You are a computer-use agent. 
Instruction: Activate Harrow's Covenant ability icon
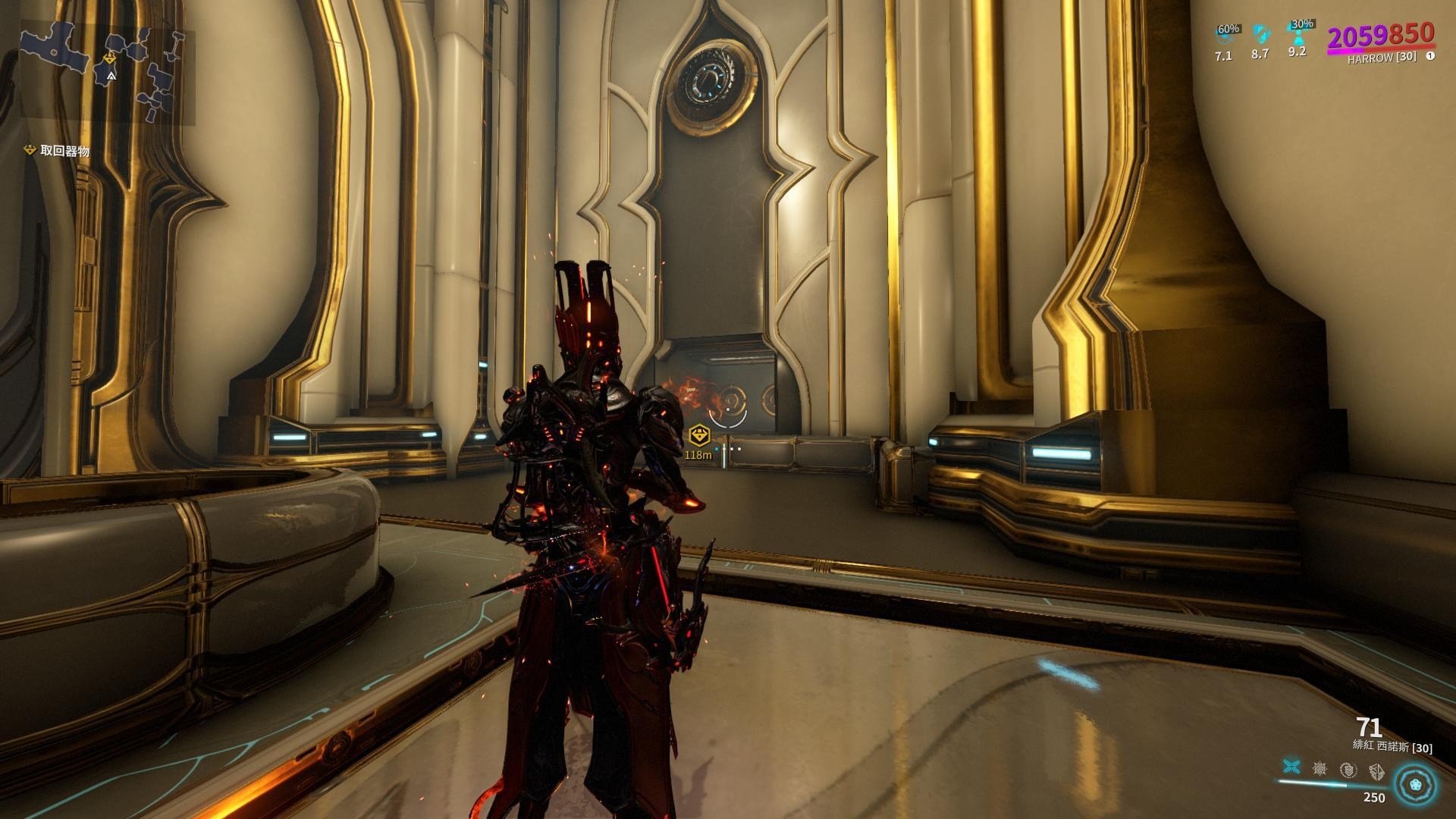click(1376, 770)
